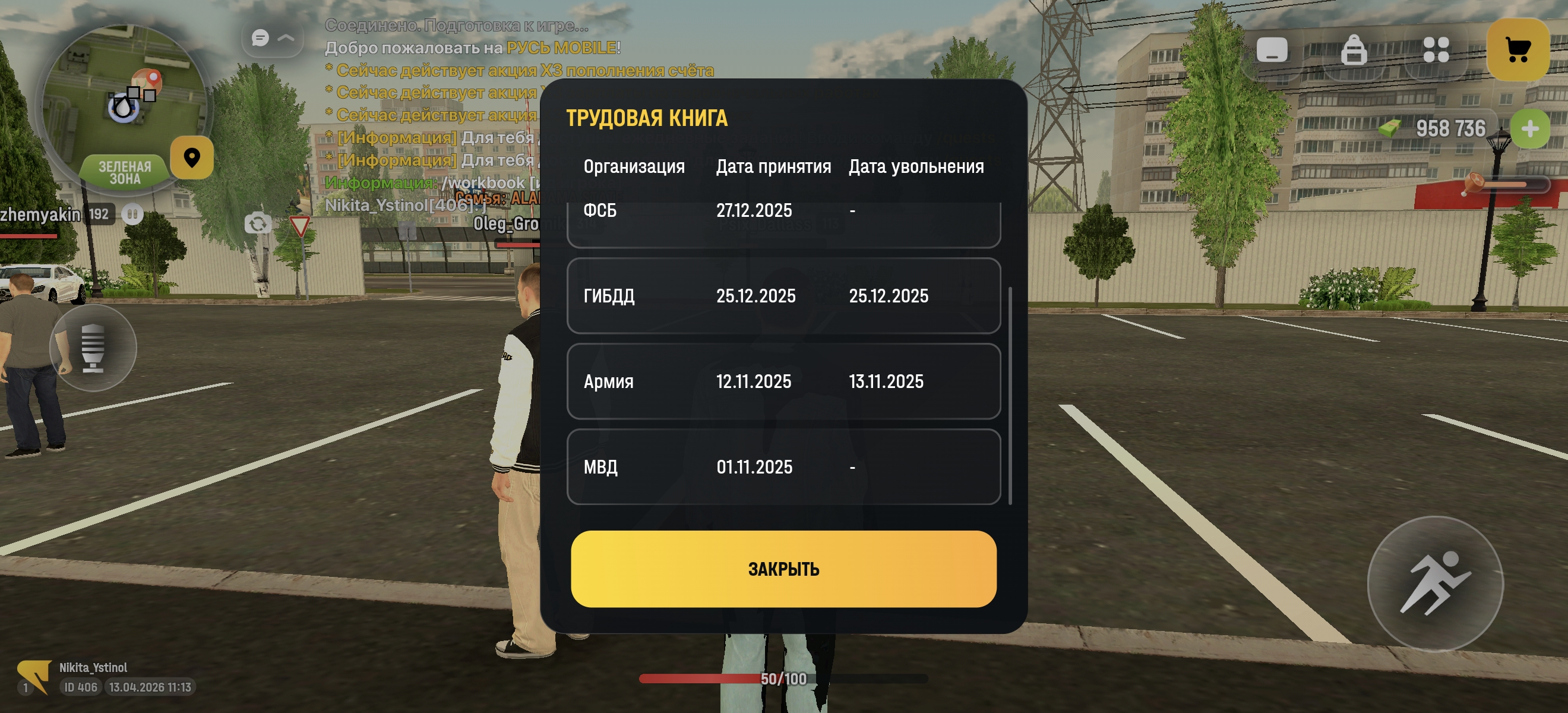Activate the voice chat microphone button
Image resolution: width=1568 pixels, height=713 pixels.
pyautogui.click(x=94, y=347)
